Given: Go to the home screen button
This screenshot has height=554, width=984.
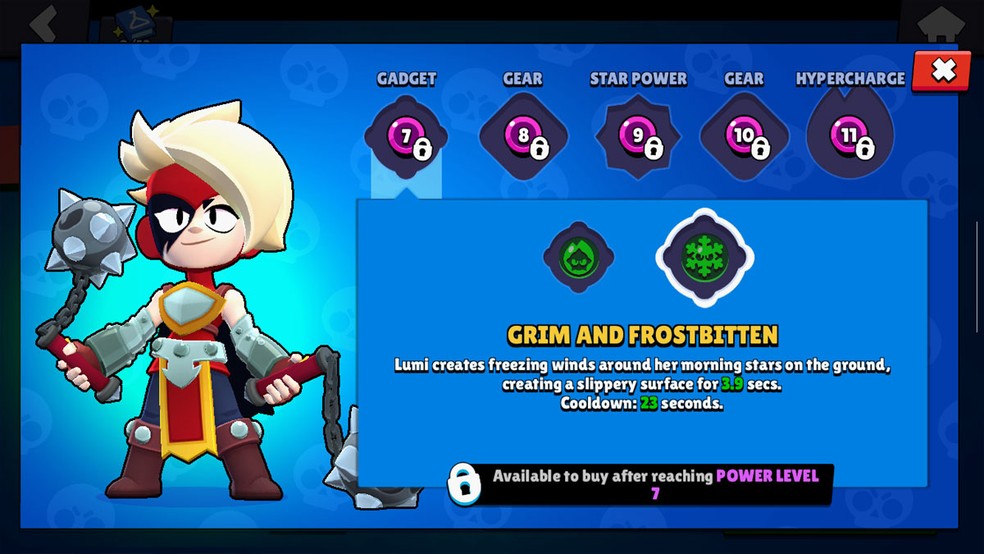Looking at the screenshot, I should (940, 20).
